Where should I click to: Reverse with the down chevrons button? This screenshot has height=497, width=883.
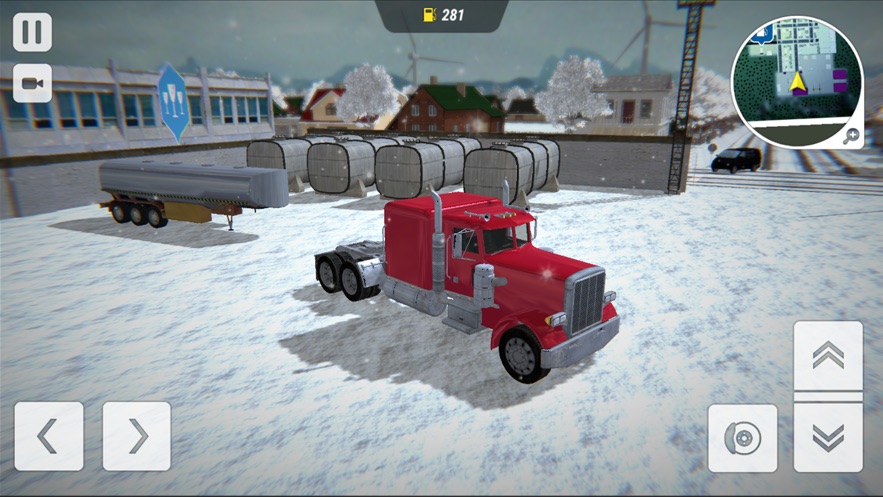[x=828, y=437]
